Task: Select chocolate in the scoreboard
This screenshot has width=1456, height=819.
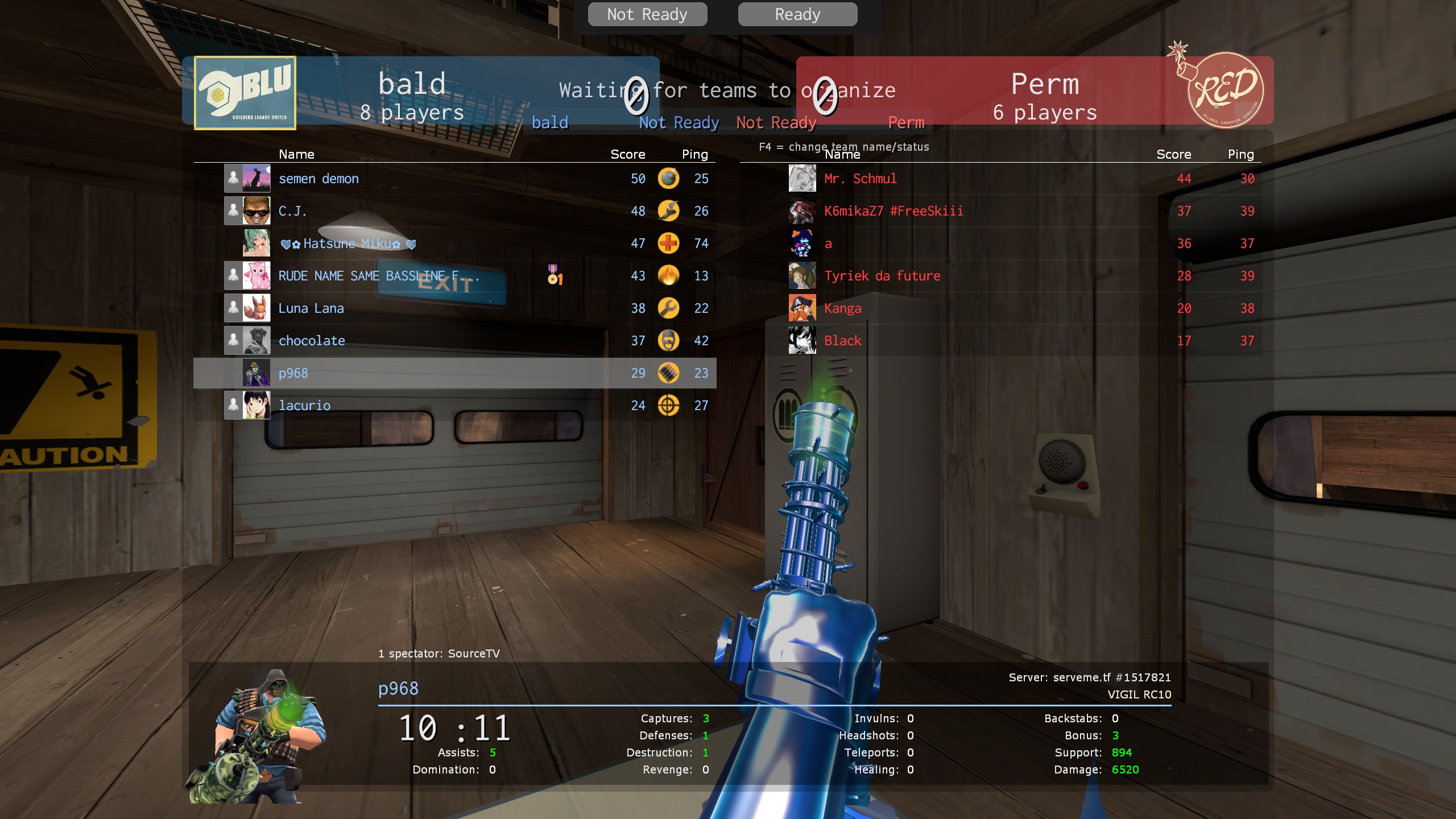Action: coord(312,341)
